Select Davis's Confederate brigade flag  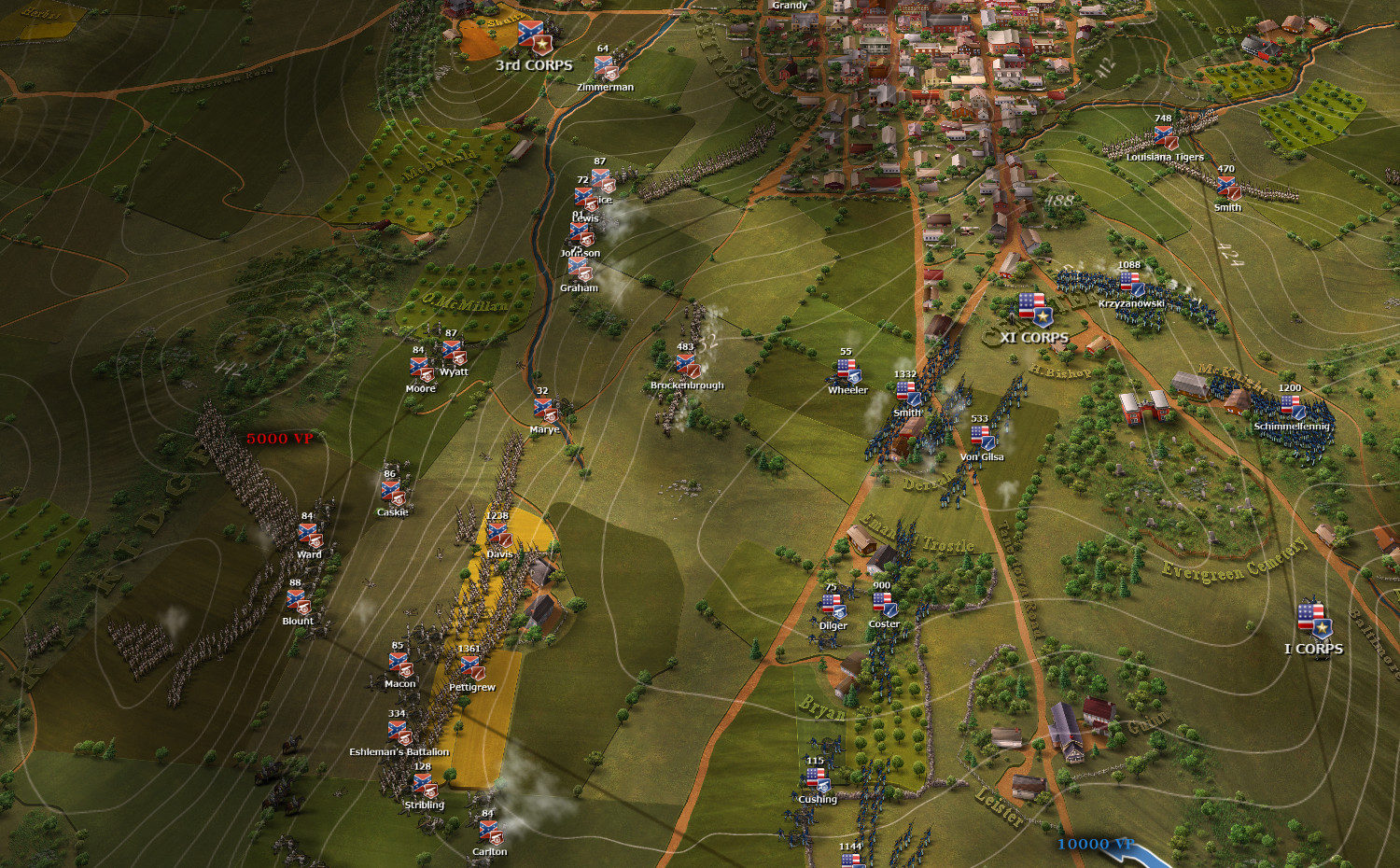point(498,536)
